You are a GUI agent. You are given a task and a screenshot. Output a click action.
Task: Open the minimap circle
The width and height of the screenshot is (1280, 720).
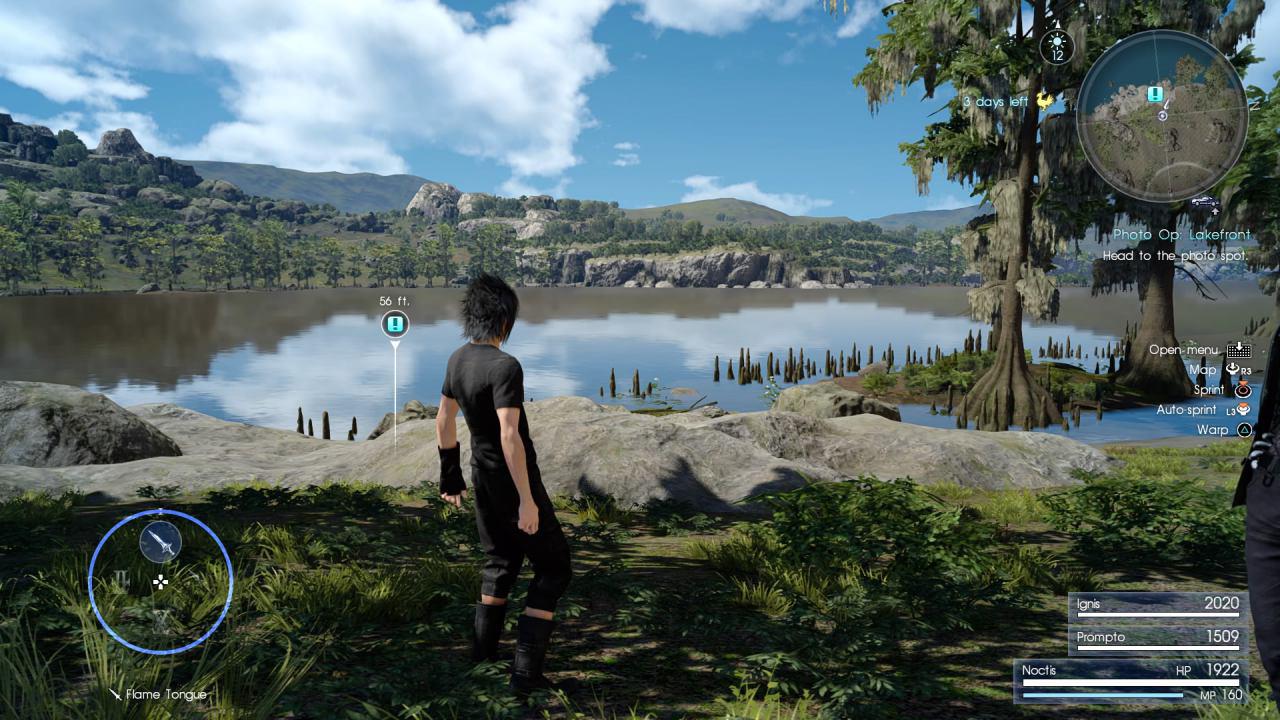click(x=1163, y=115)
